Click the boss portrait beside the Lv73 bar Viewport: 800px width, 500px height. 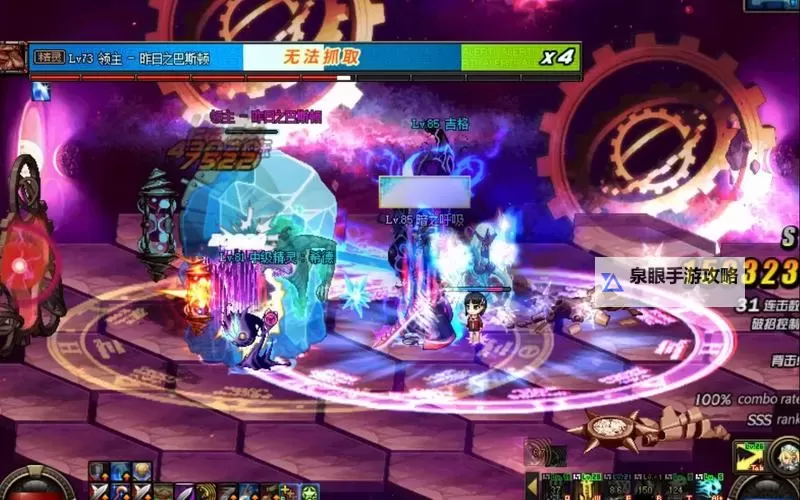[x=13, y=57]
